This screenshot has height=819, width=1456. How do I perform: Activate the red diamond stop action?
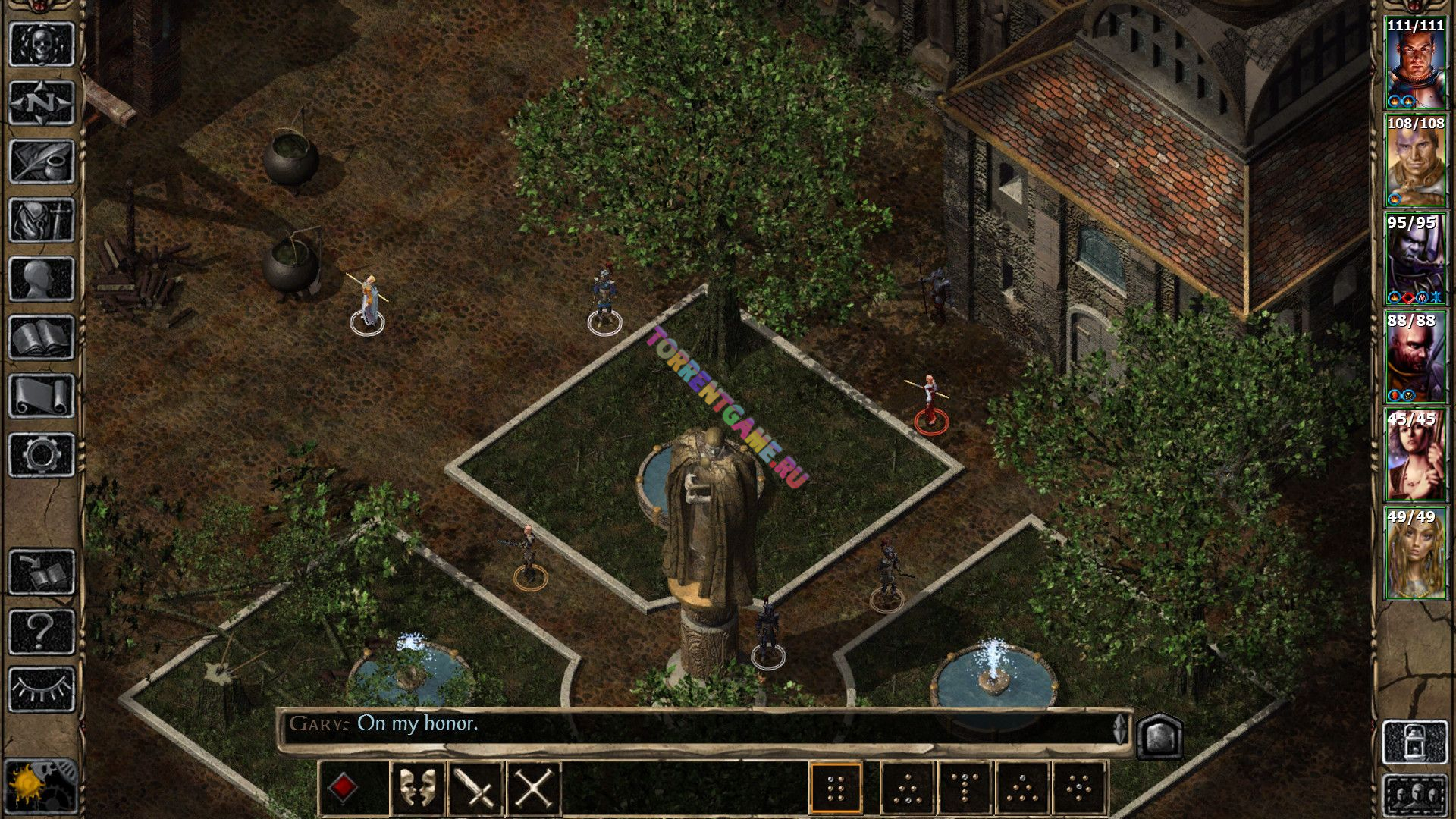pos(343,788)
